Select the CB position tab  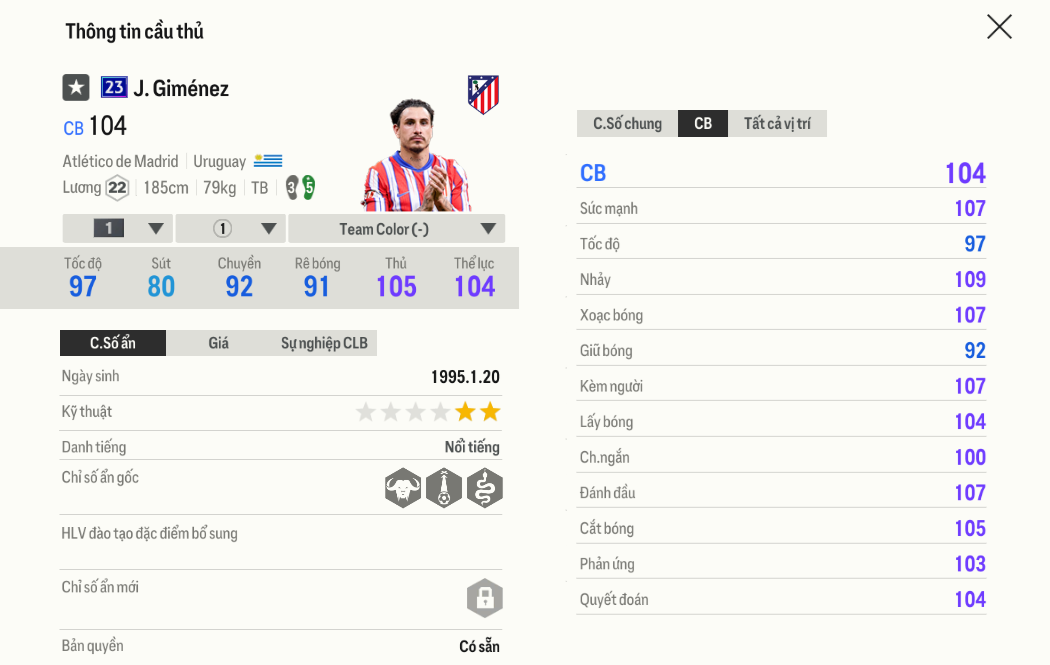tap(703, 124)
